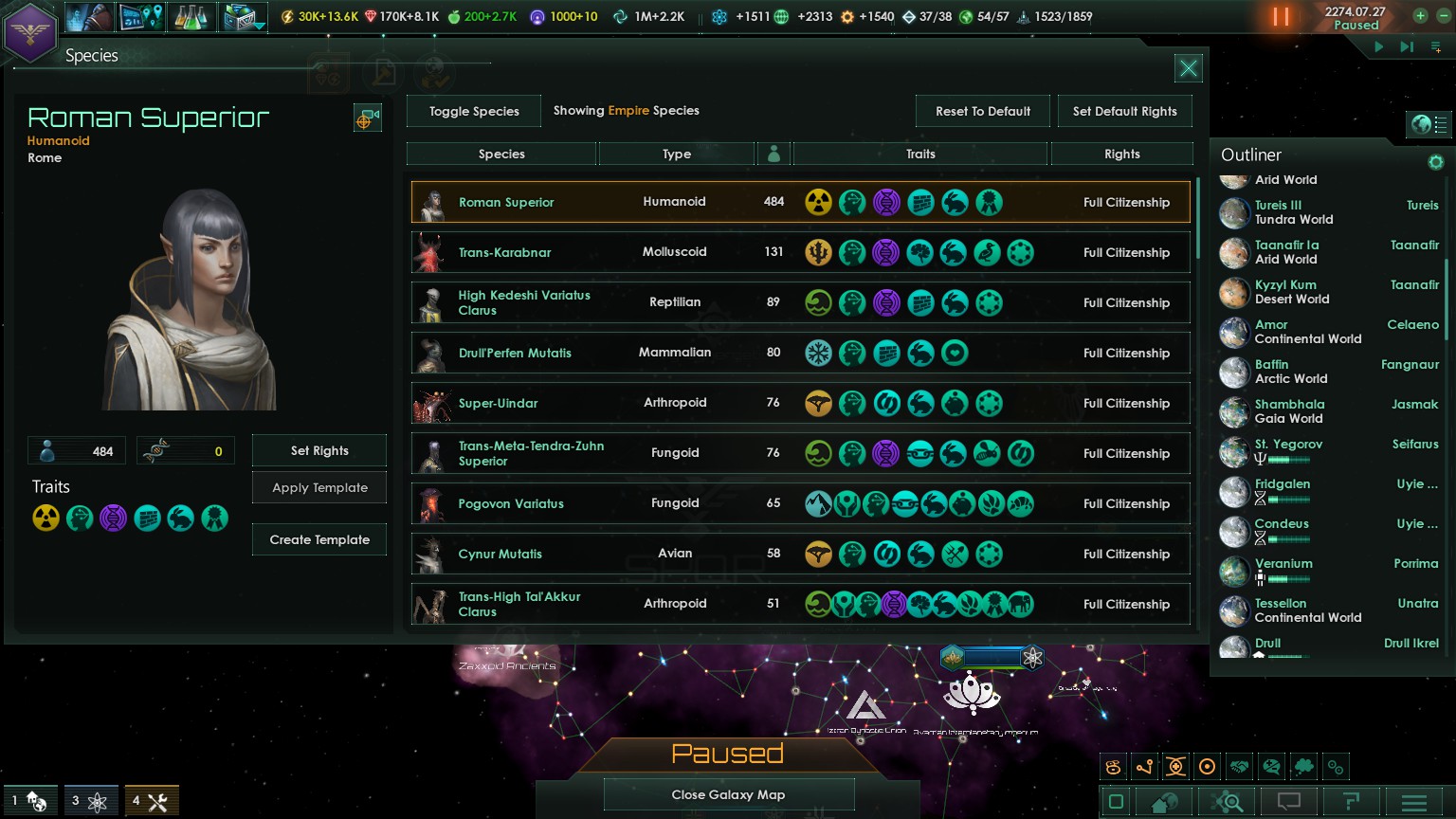1456x819 pixels.
Task: Close the Species window
Action: point(1188,68)
